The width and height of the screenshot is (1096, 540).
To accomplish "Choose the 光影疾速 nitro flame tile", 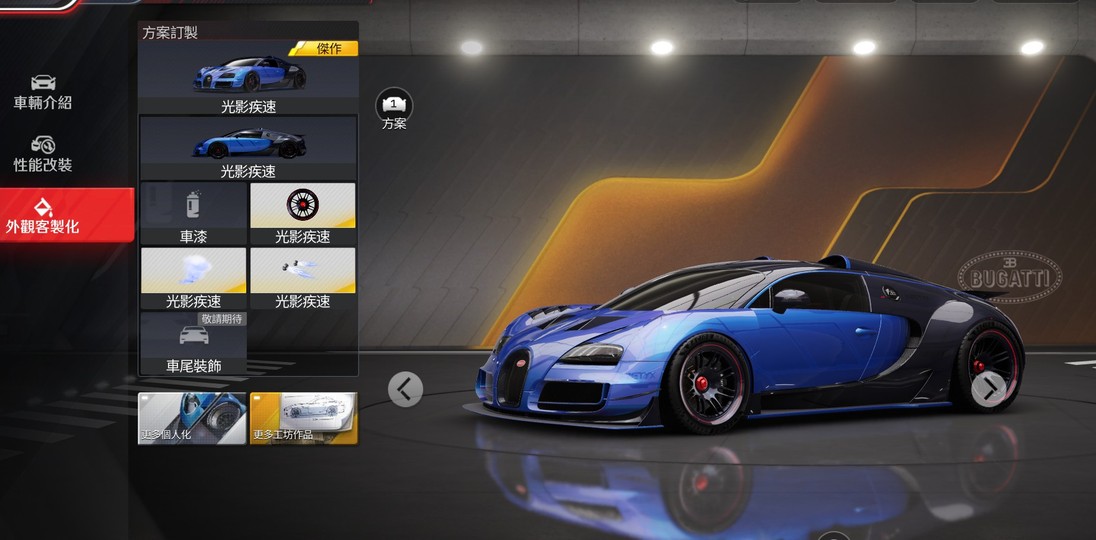I will (x=302, y=278).
